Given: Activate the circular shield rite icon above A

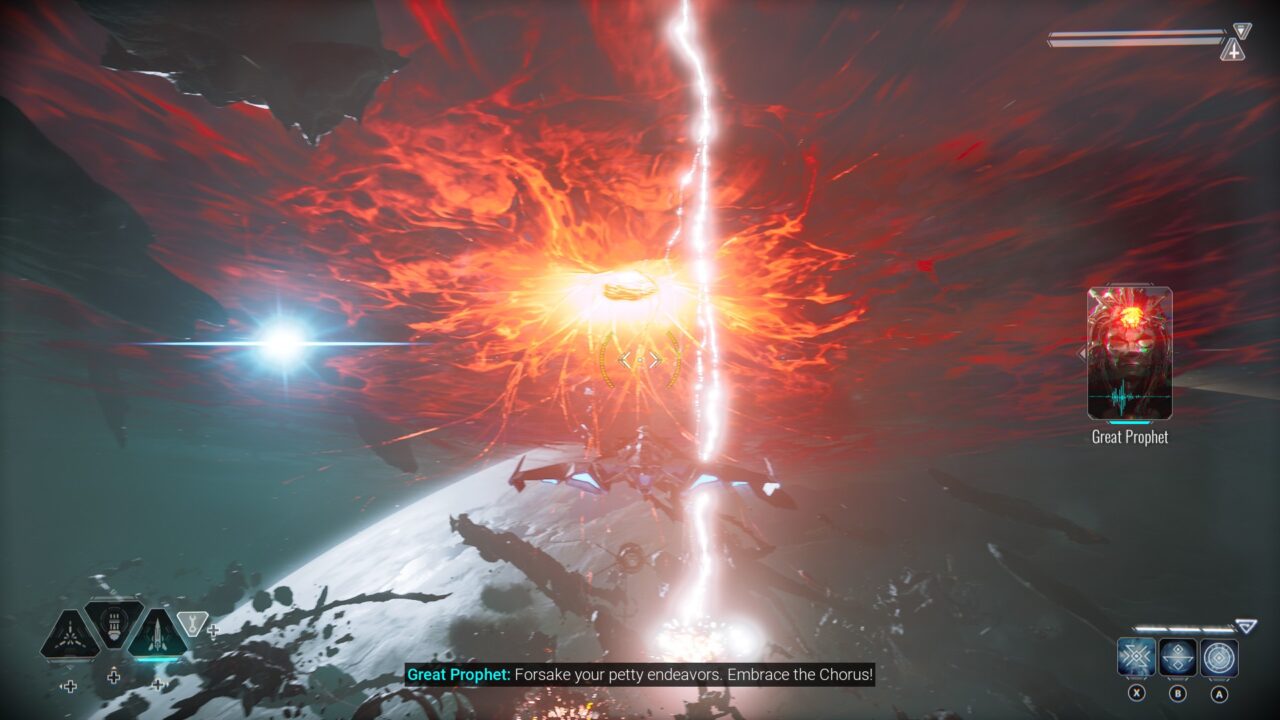Looking at the screenshot, I should click(1219, 656).
